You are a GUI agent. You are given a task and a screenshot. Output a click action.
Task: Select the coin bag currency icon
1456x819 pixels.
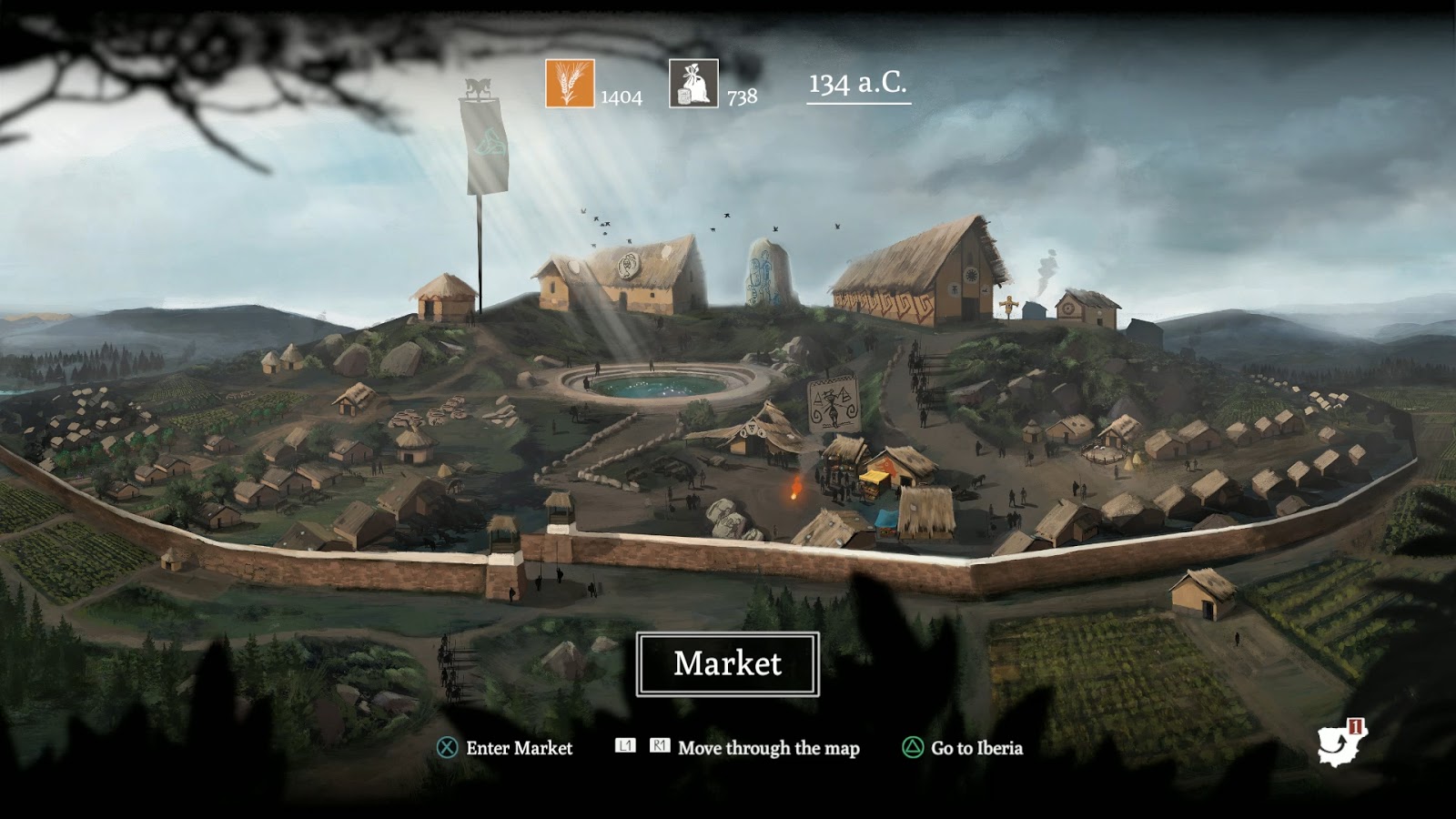click(x=694, y=83)
